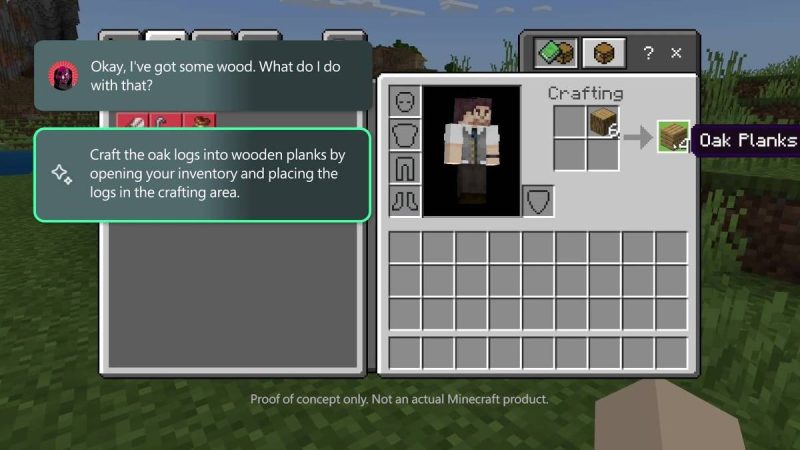Take the Oak Planks crafting output

674,138
